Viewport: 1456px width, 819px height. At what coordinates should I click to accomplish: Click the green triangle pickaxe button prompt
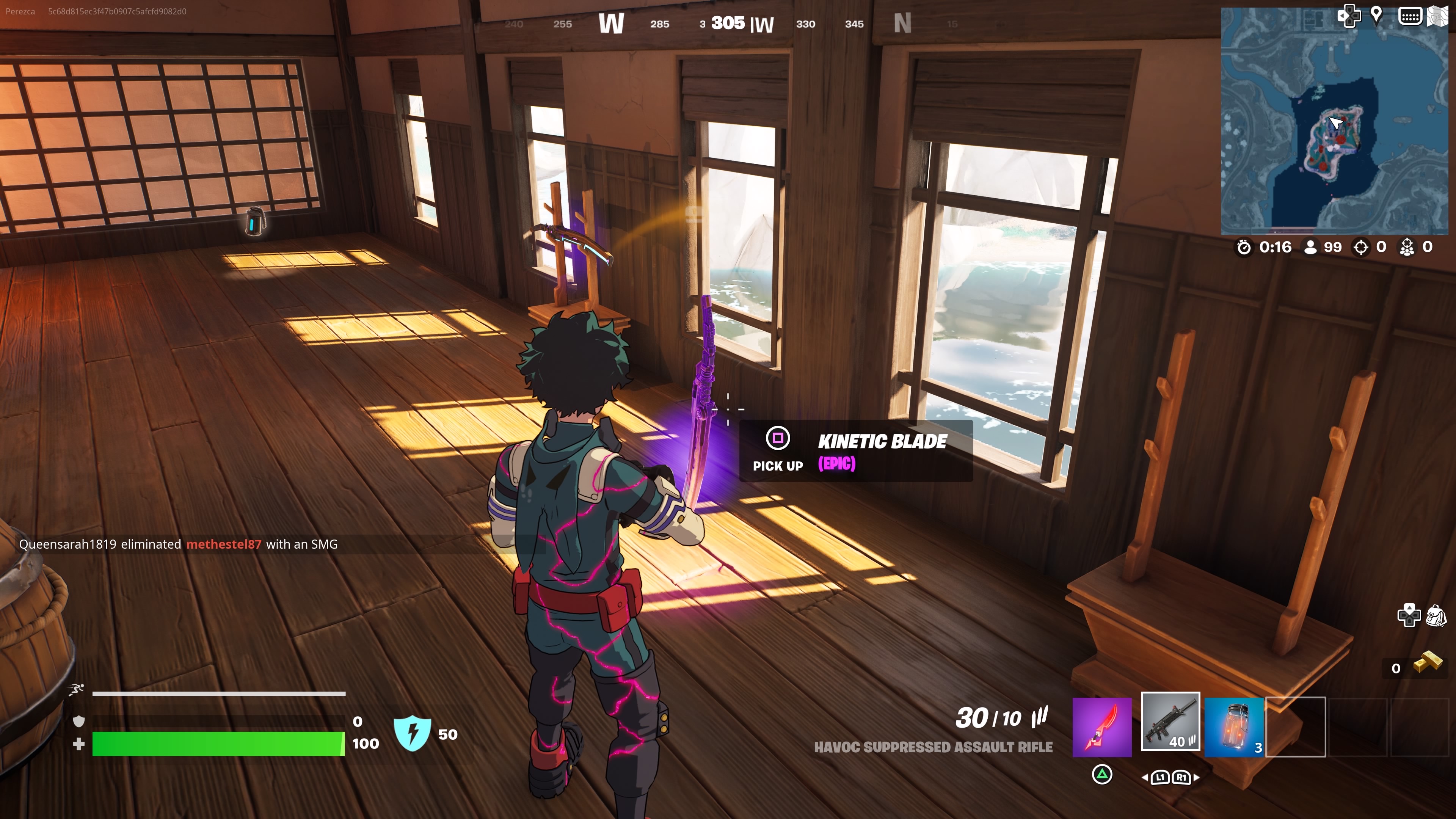click(x=1101, y=778)
